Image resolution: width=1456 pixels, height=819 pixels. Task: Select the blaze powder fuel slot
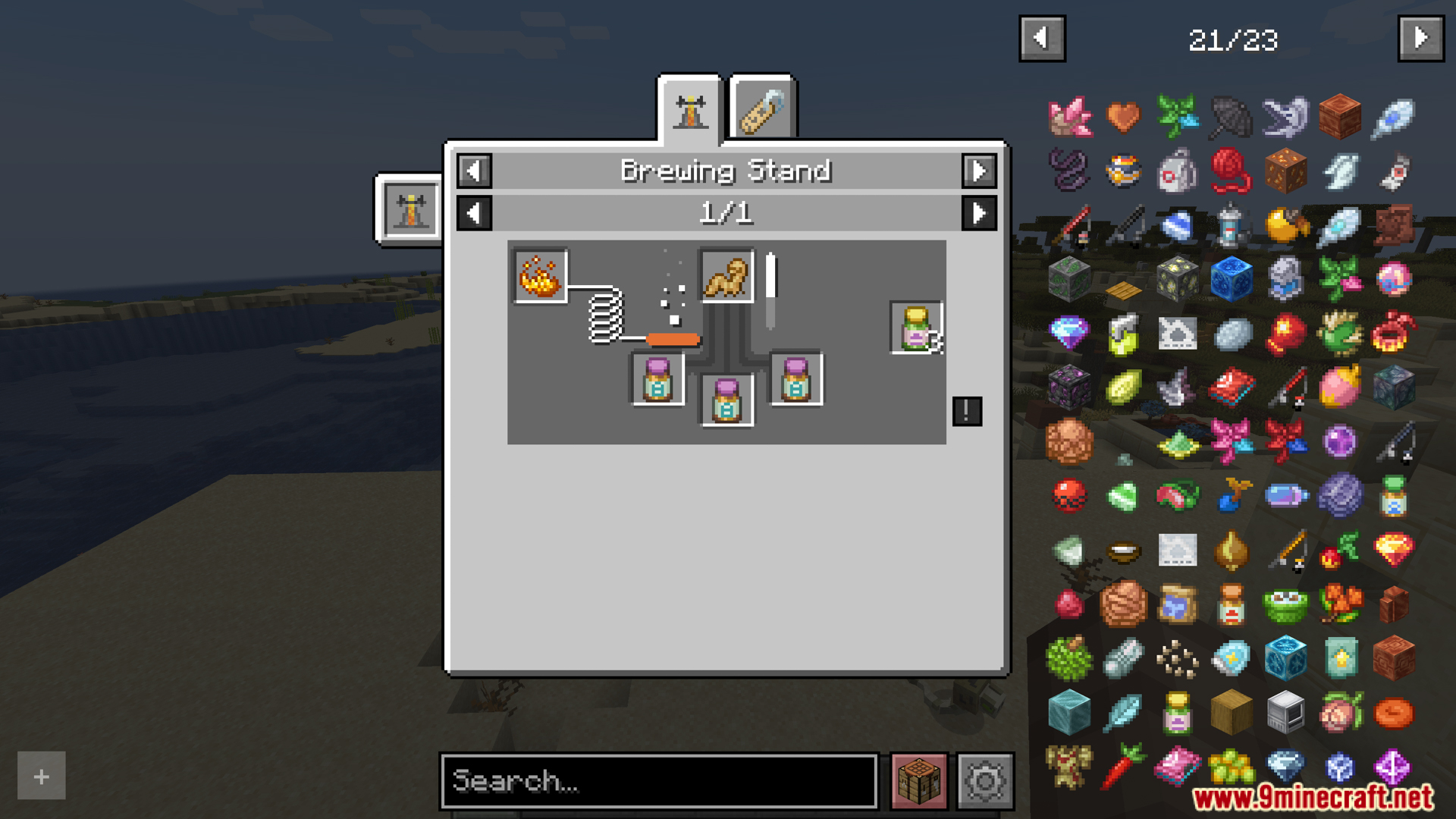click(x=540, y=276)
